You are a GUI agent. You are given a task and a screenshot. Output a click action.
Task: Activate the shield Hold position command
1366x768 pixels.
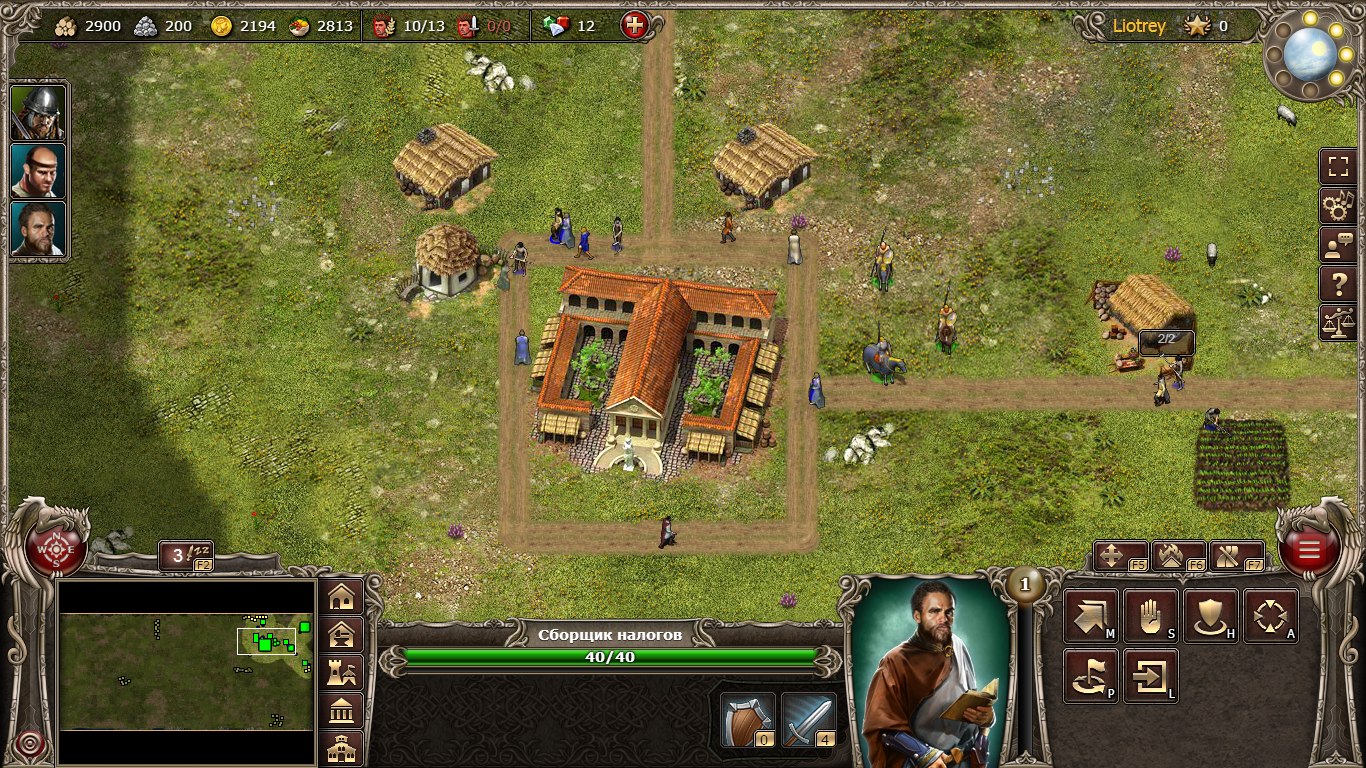click(x=1211, y=616)
